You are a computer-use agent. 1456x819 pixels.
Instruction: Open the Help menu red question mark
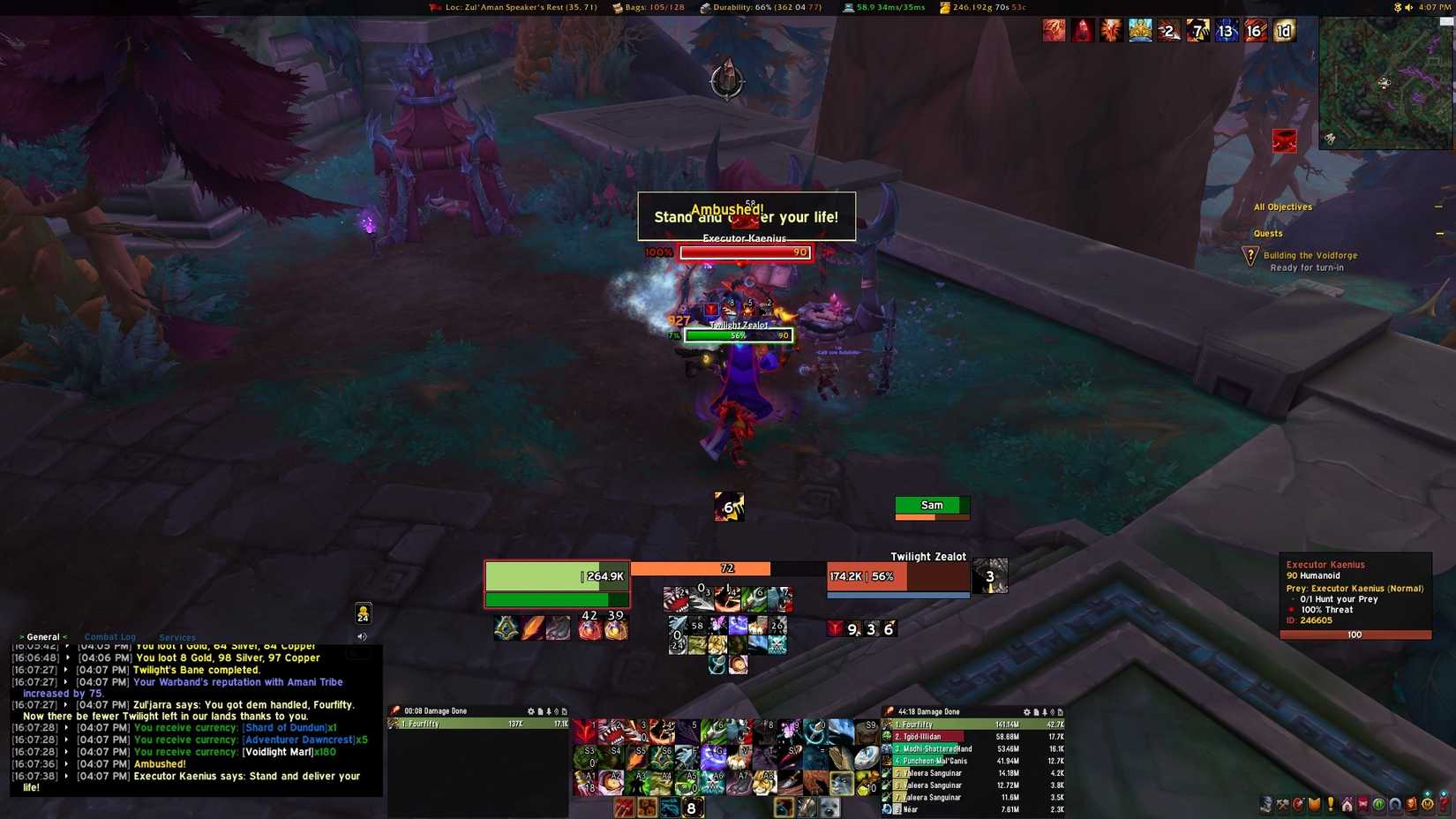(1444, 806)
